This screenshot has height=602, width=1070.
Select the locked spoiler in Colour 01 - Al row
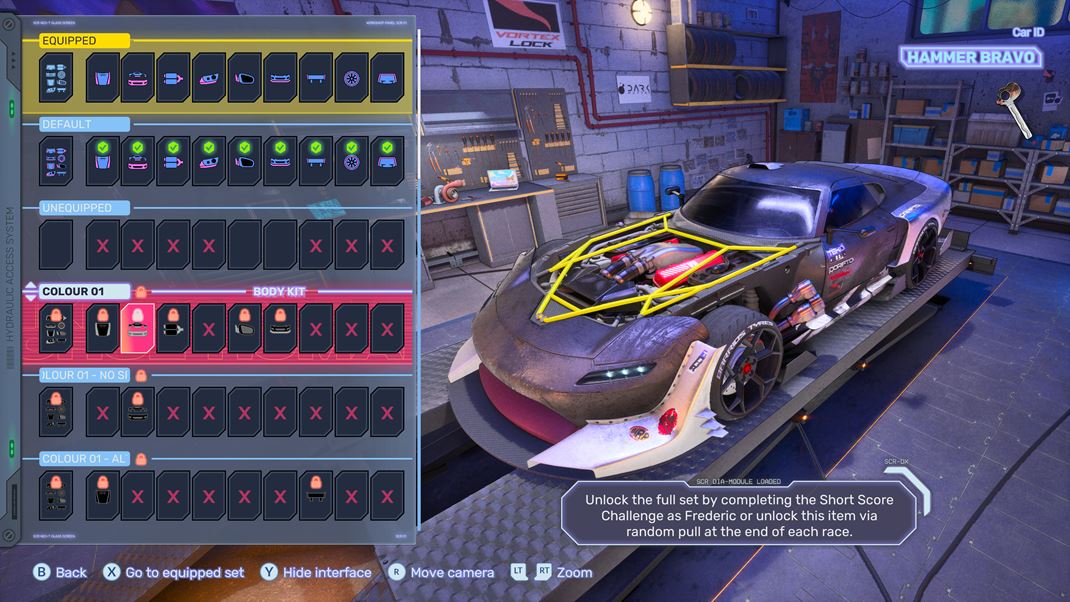(x=316, y=495)
